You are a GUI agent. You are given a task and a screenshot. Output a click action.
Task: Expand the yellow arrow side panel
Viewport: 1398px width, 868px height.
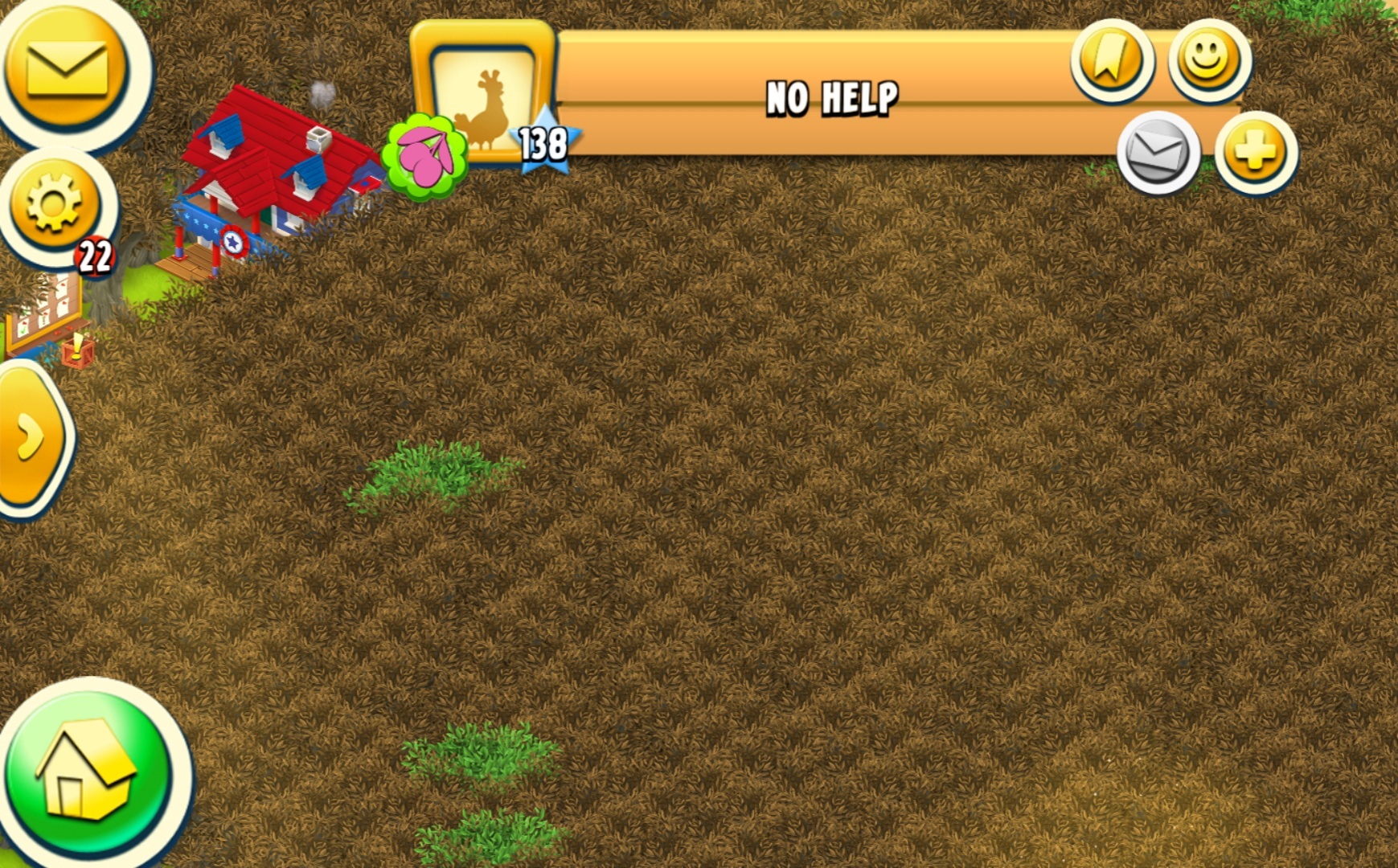coord(32,436)
